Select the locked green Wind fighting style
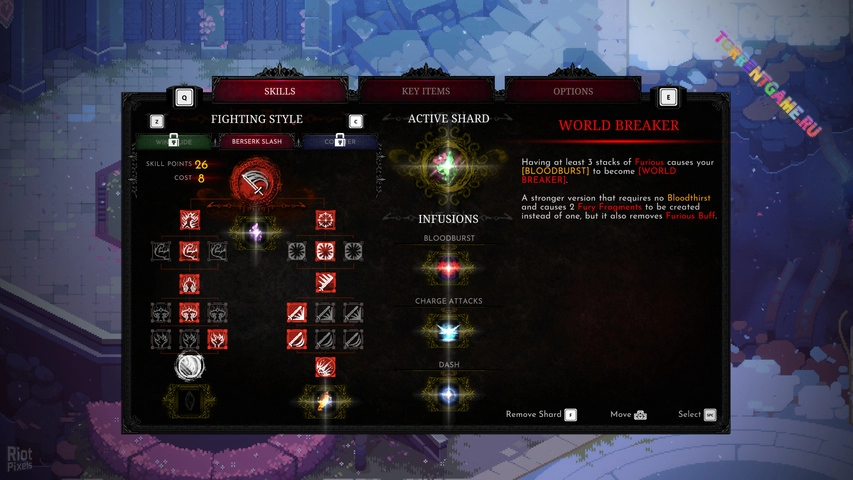This screenshot has height=480, width=853. click(x=173, y=142)
